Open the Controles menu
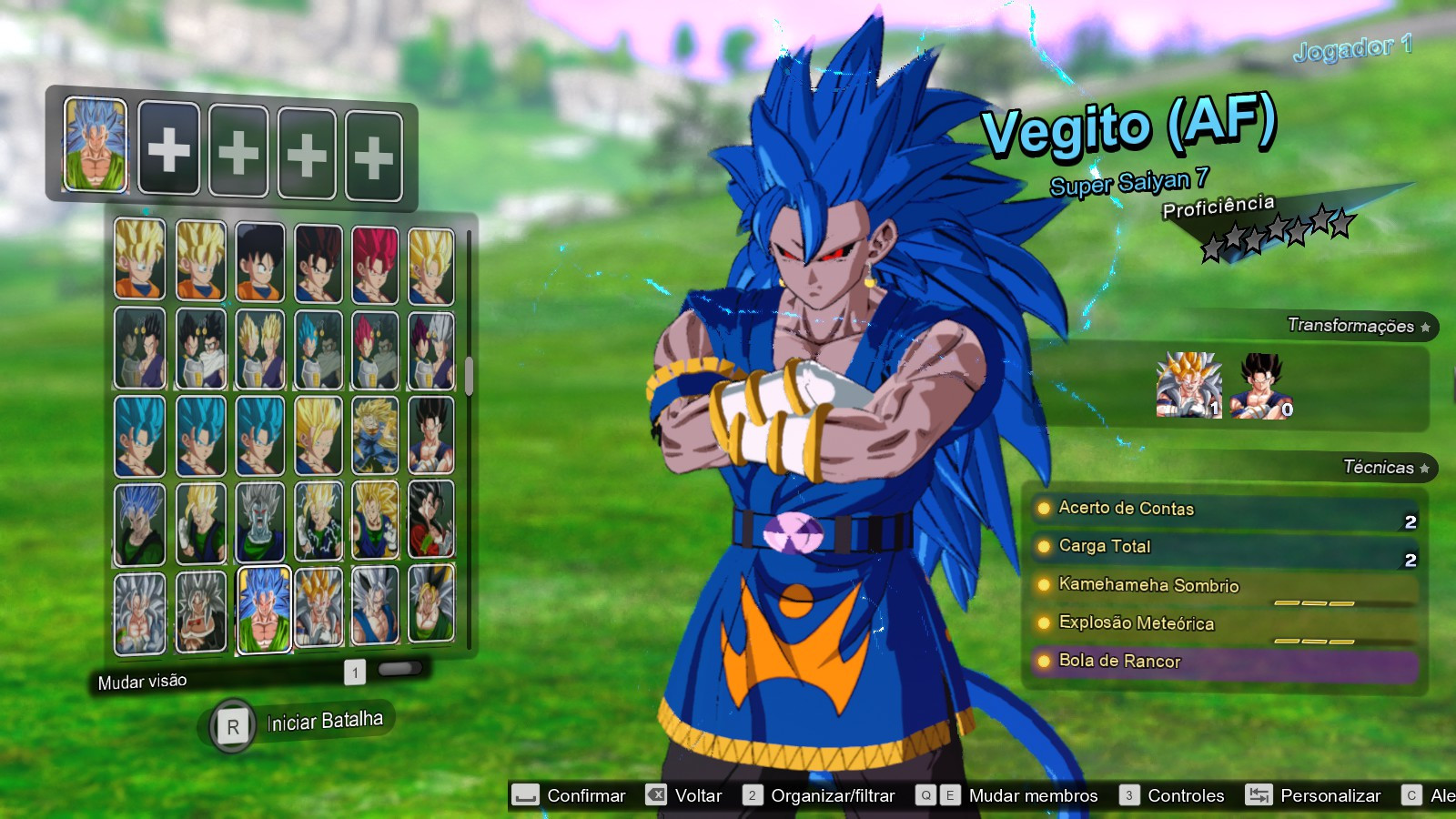Screen dimensions: 1456x819 (x=1183, y=794)
